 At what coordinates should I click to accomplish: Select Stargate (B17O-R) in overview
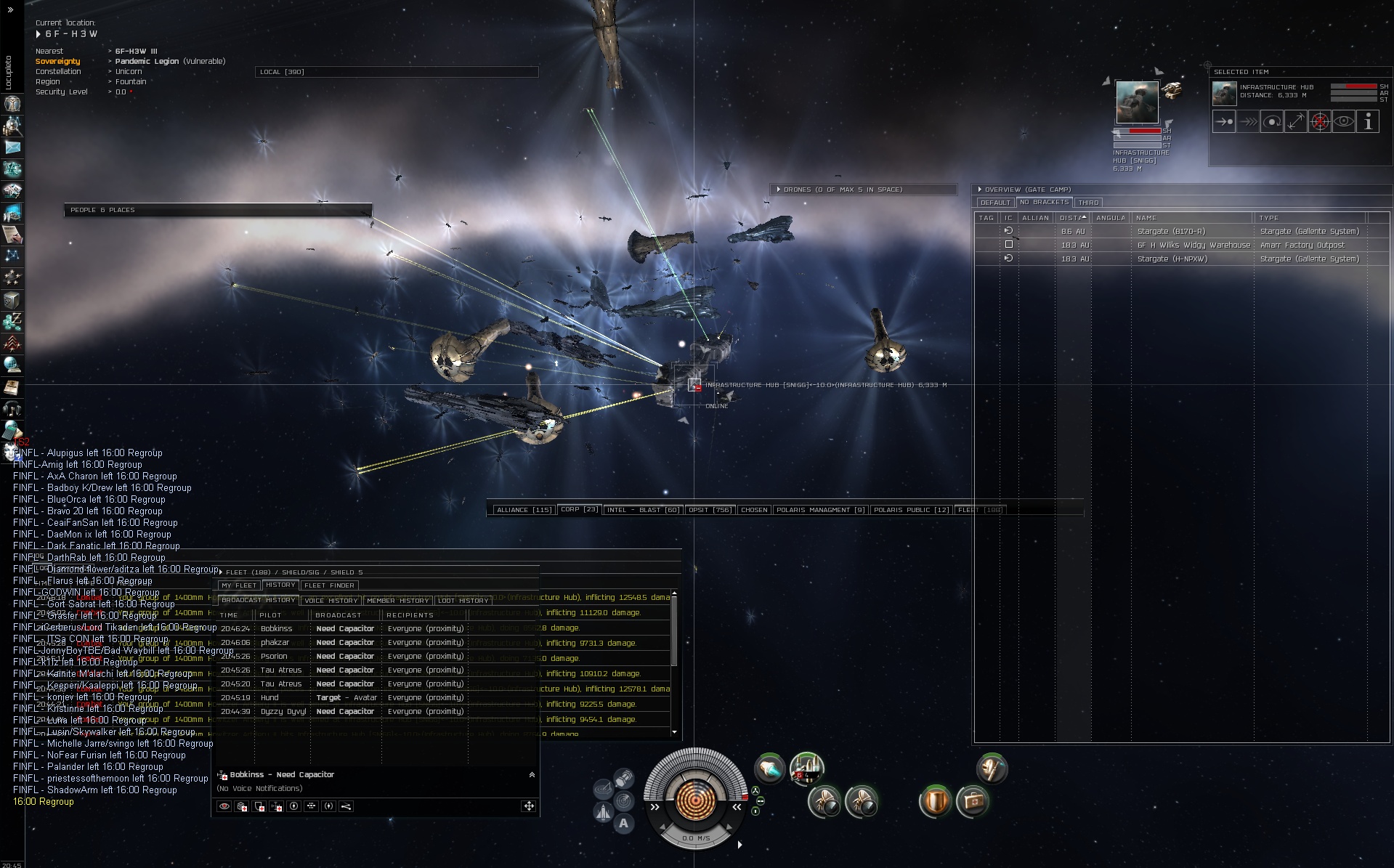point(1171,231)
